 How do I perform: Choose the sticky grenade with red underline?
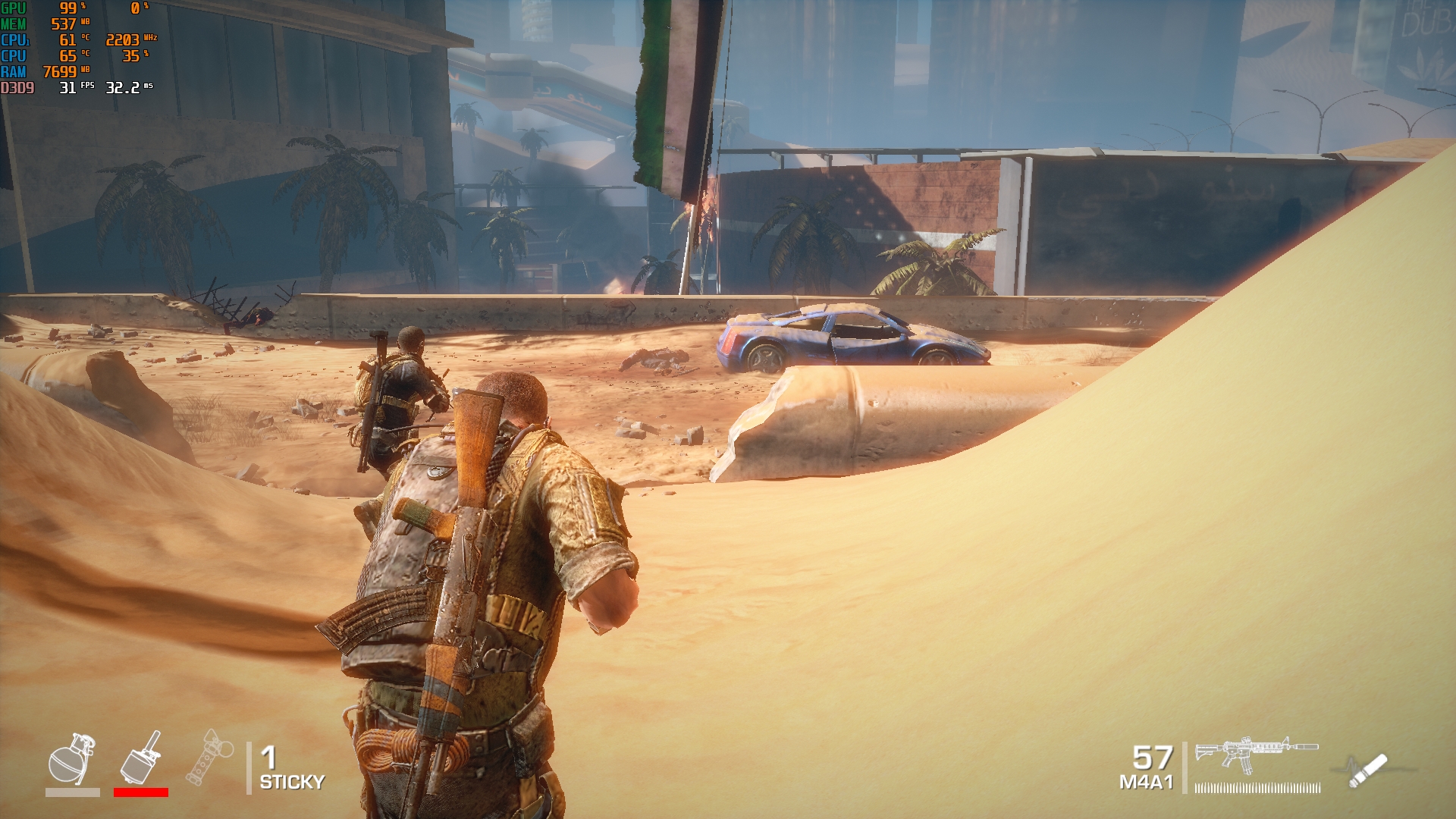pyautogui.click(x=141, y=758)
